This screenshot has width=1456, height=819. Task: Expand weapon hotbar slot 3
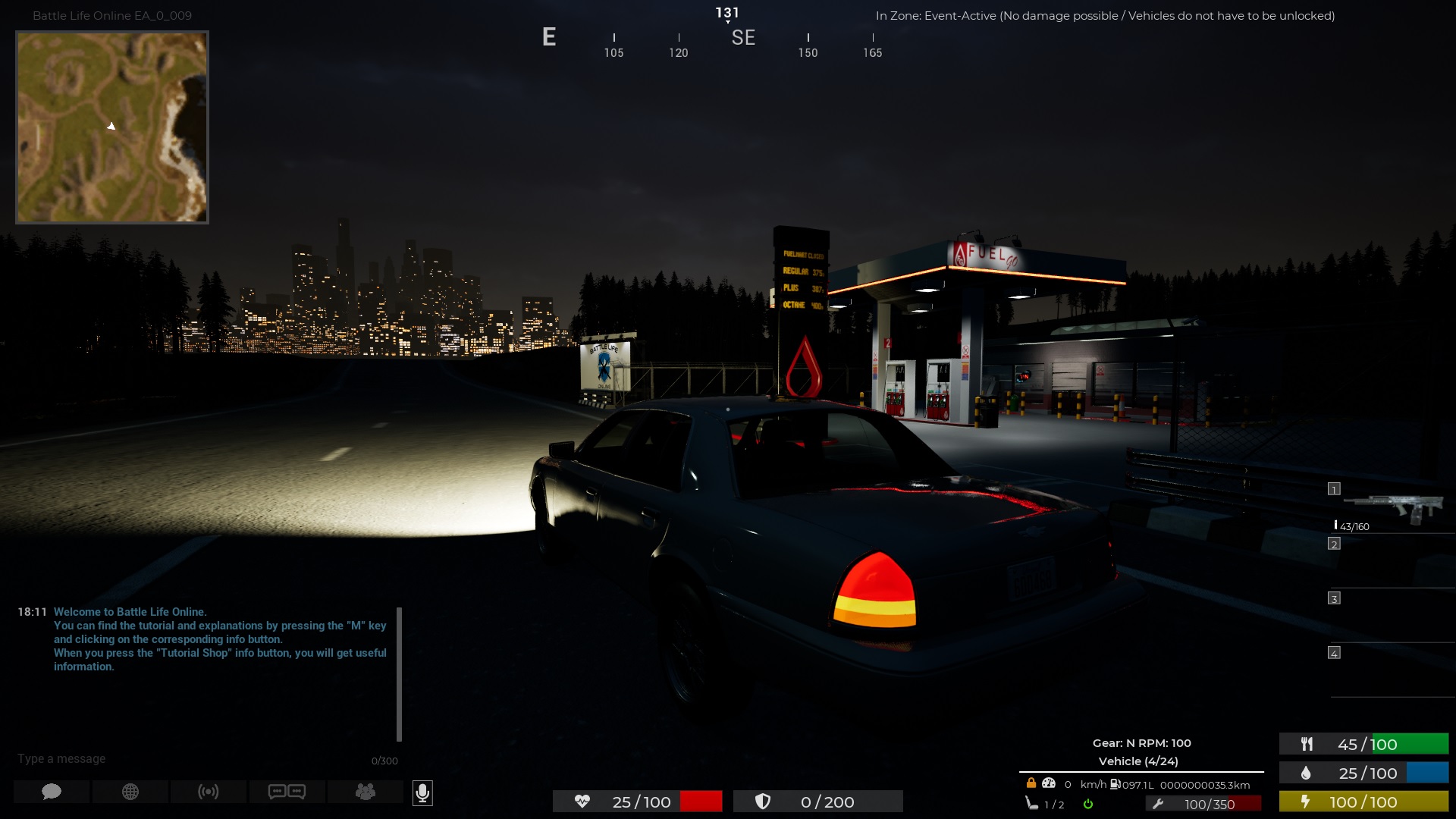pos(1333,598)
